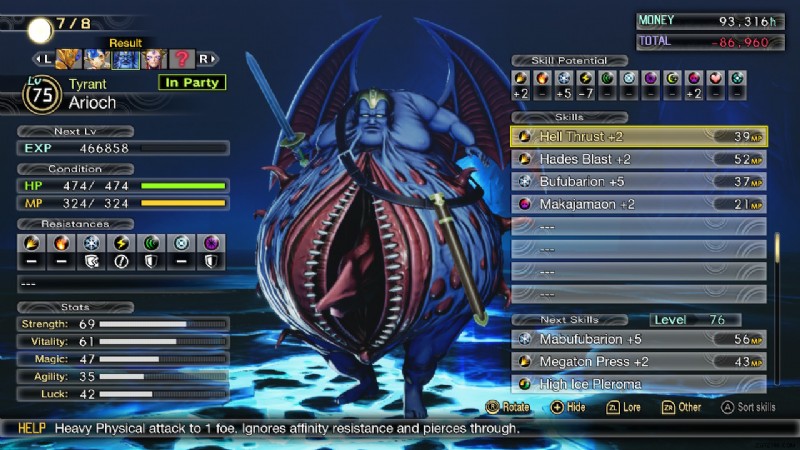800x450 pixels.
Task: Select the red-haired masked demon portrait
Action: (153, 59)
